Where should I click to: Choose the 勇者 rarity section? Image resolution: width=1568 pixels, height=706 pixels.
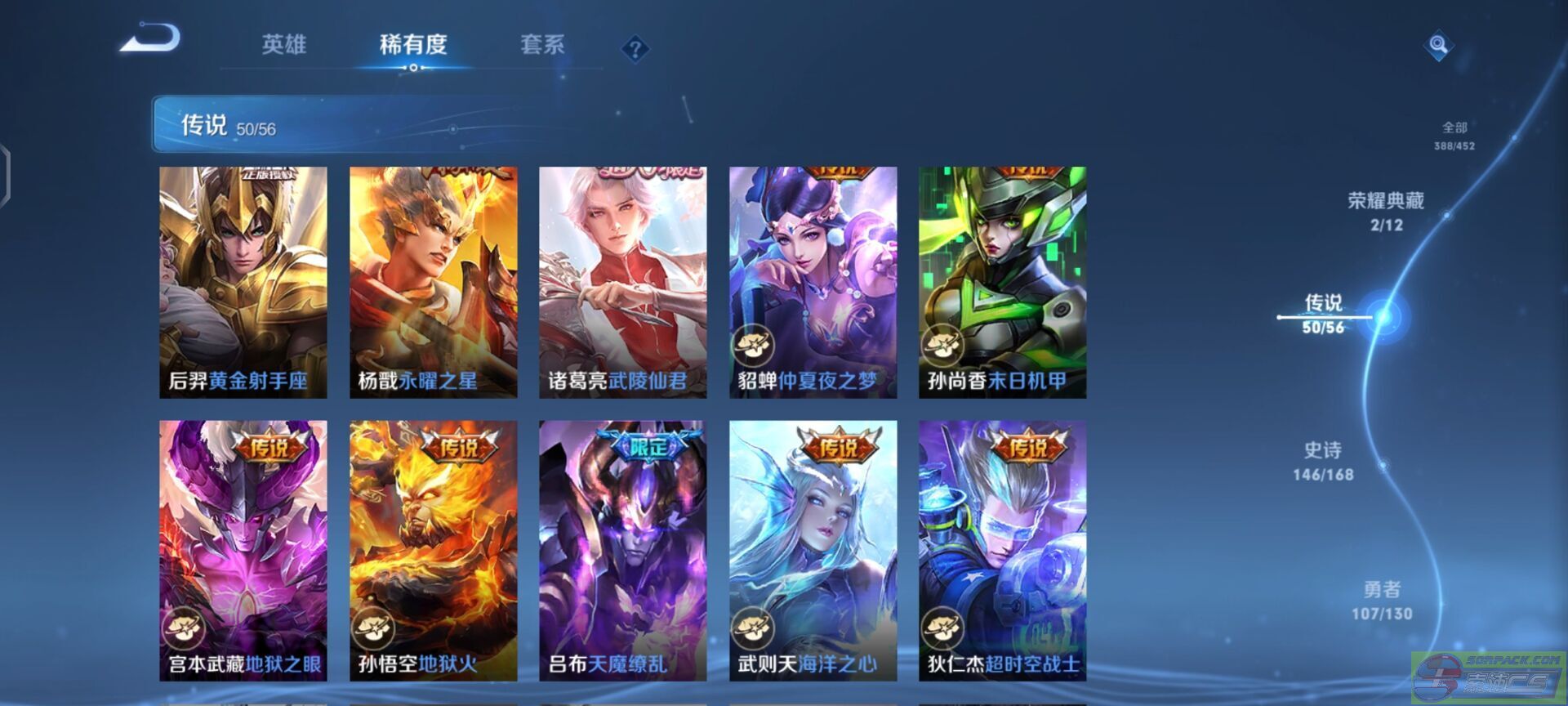point(1382,600)
